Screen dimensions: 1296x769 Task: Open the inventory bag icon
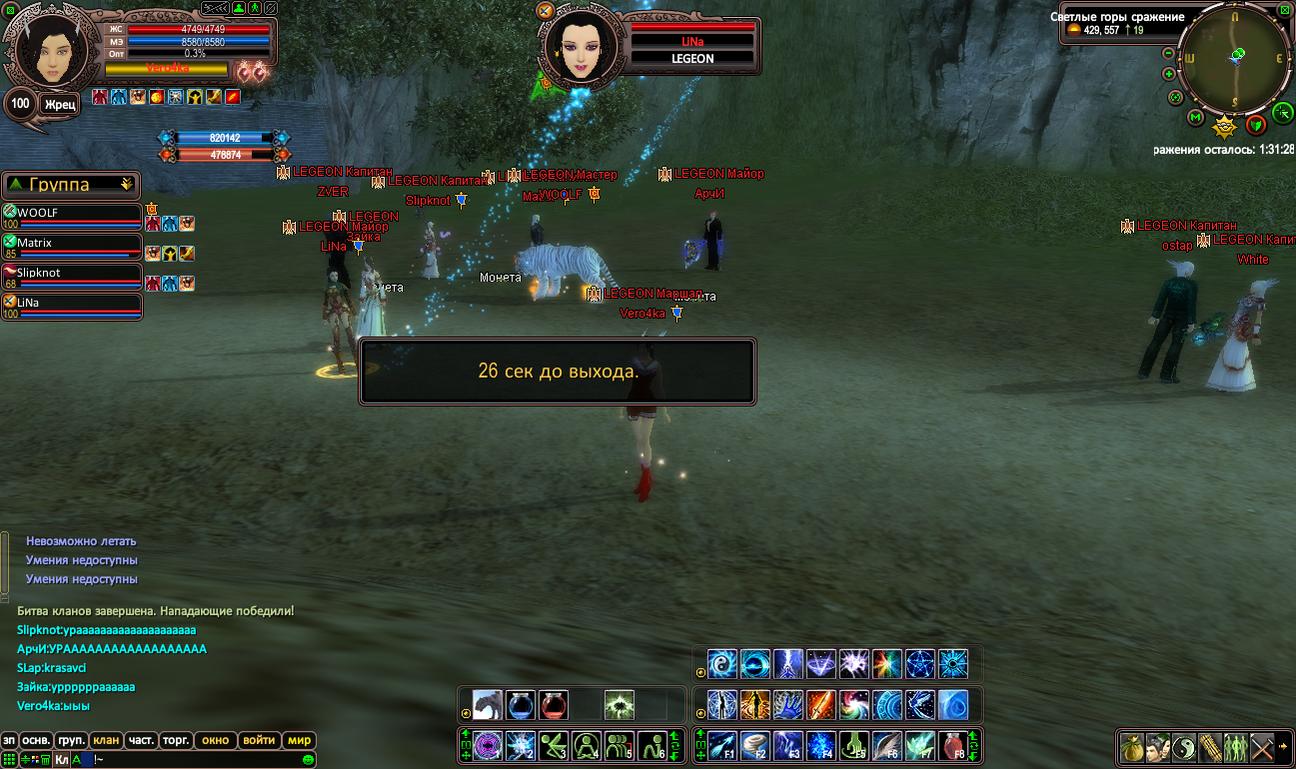[x=1132, y=747]
